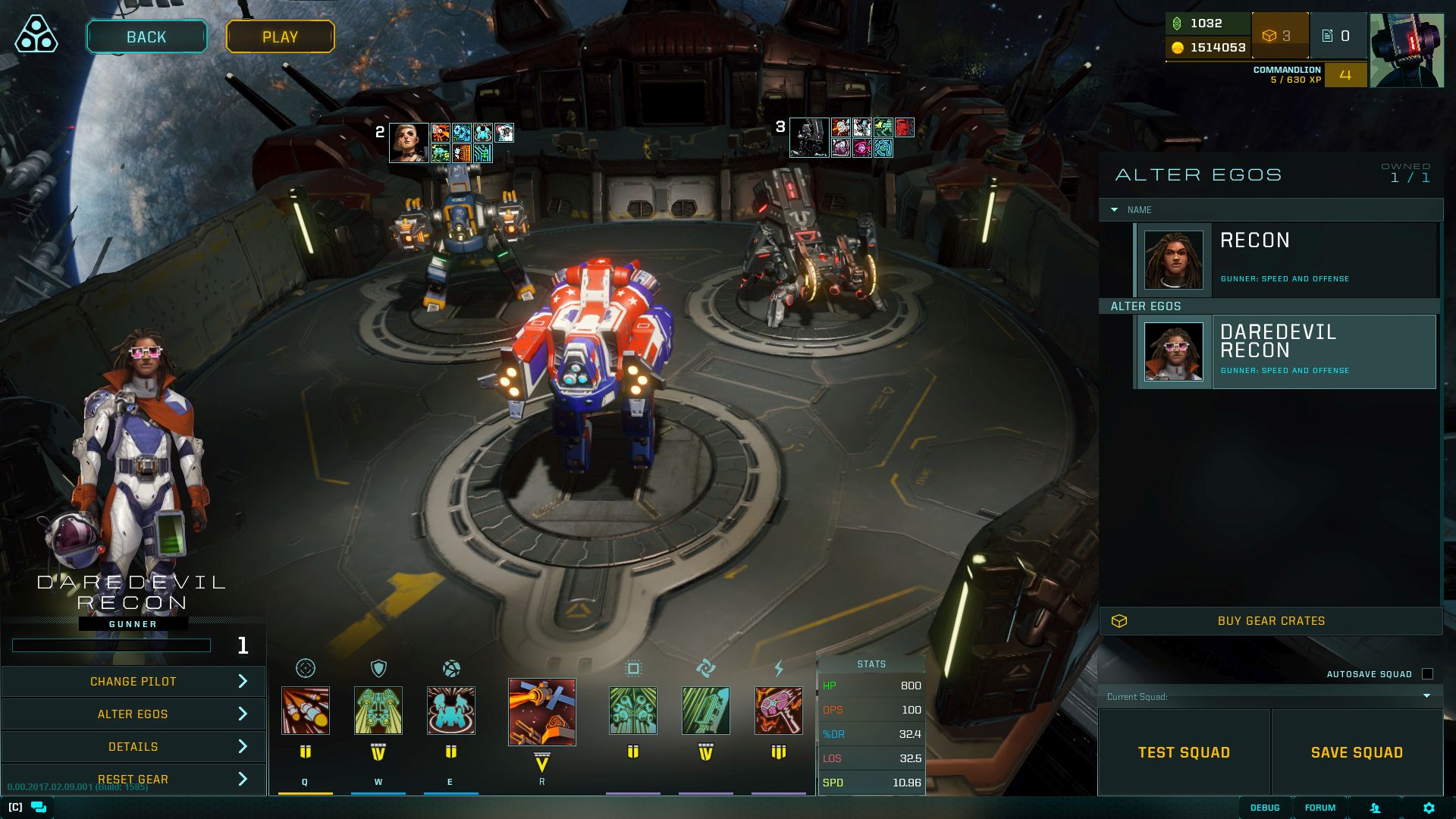Screen dimensions: 1456x819
Task: Open the Change Pilot menu
Action: pyautogui.click(x=133, y=681)
